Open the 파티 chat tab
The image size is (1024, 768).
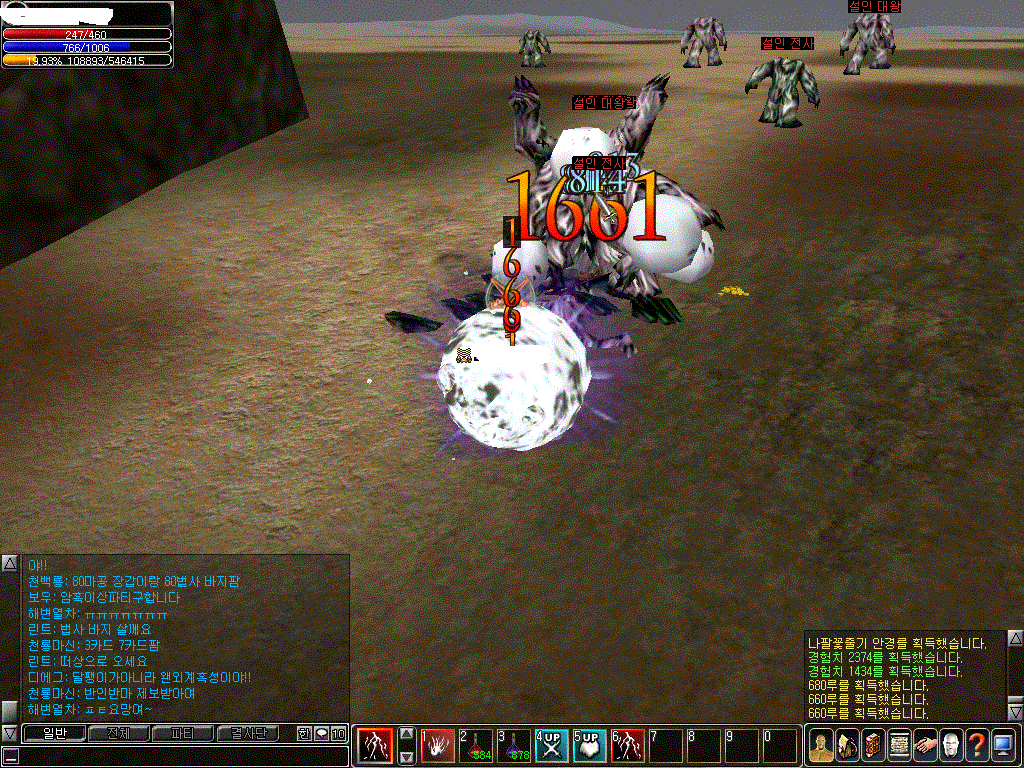click(183, 734)
